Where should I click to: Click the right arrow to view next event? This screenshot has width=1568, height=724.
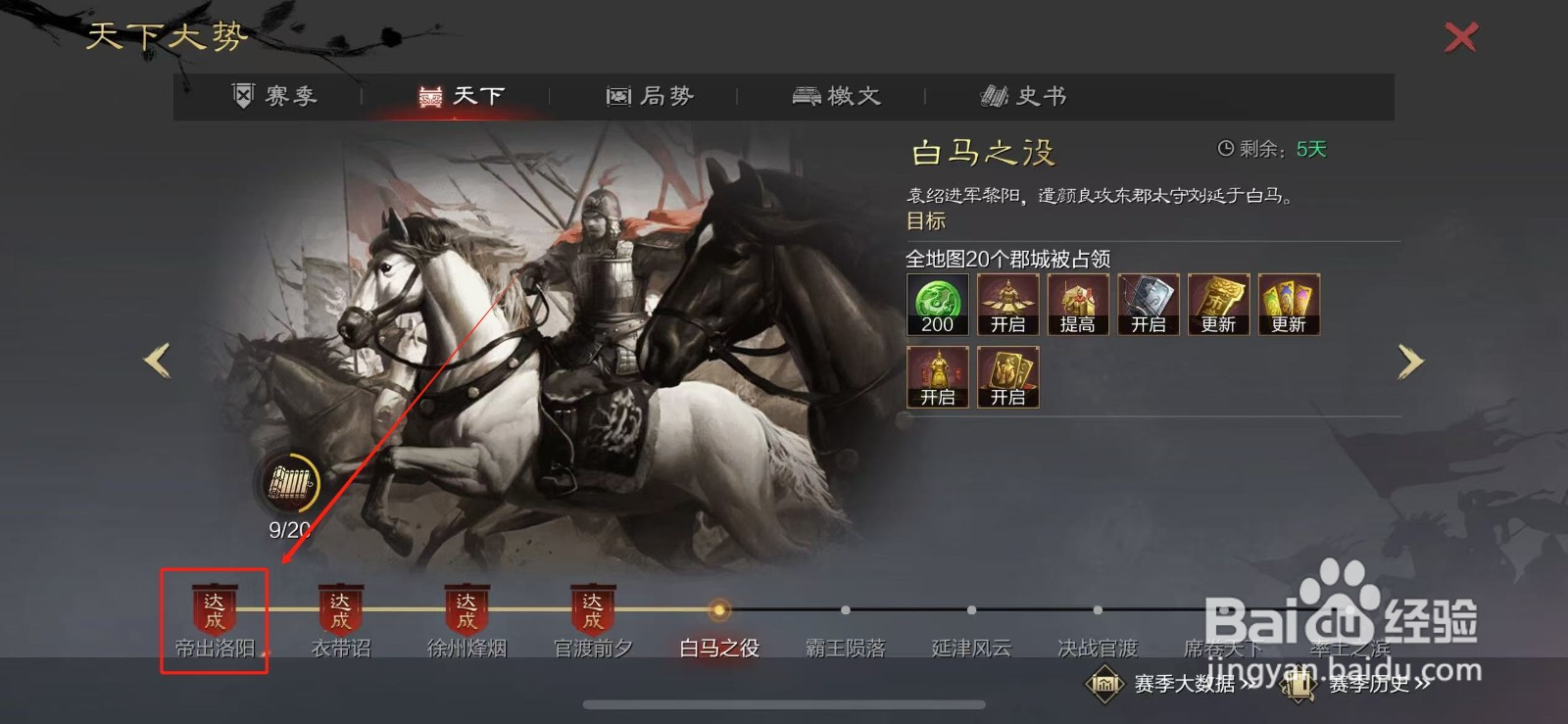click(1411, 362)
